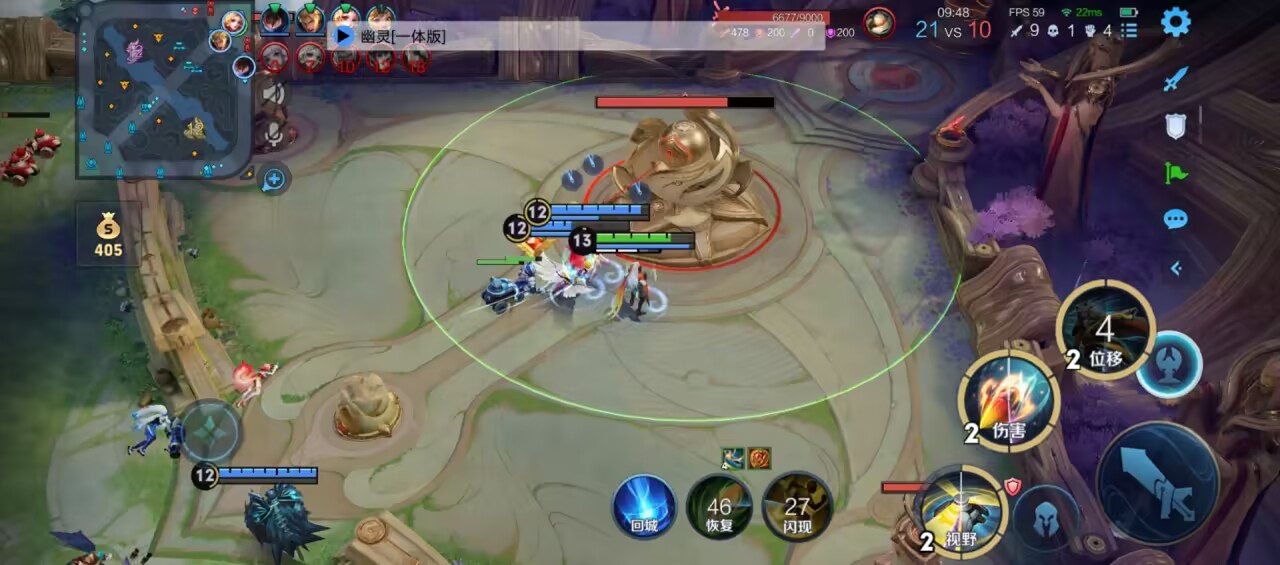The image size is (1280, 565).
Task: Use the 位移 dash skill
Action: [1105, 330]
